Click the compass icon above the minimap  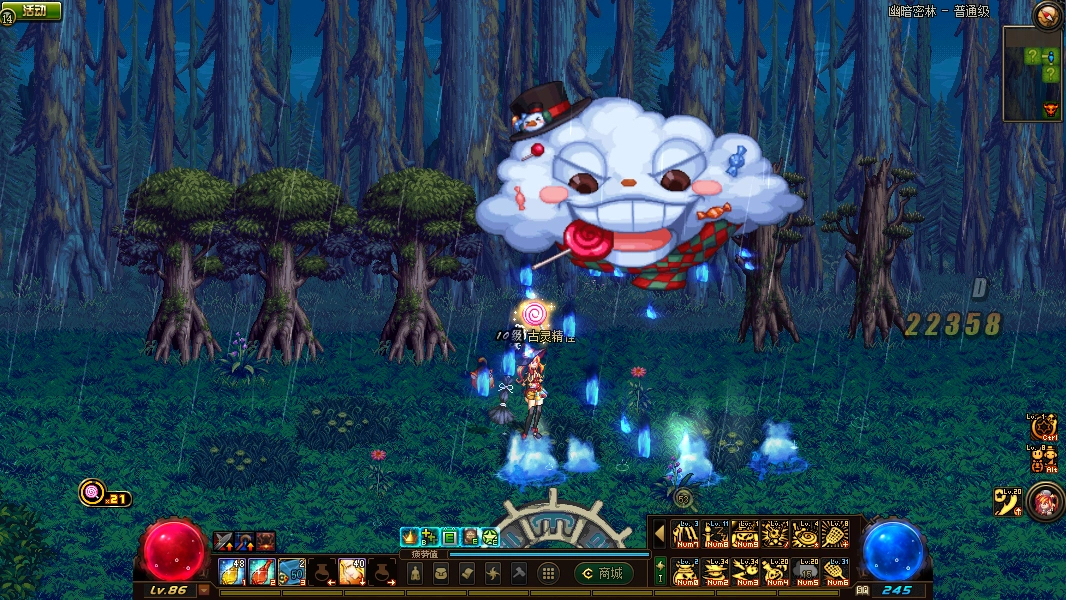1047,15
